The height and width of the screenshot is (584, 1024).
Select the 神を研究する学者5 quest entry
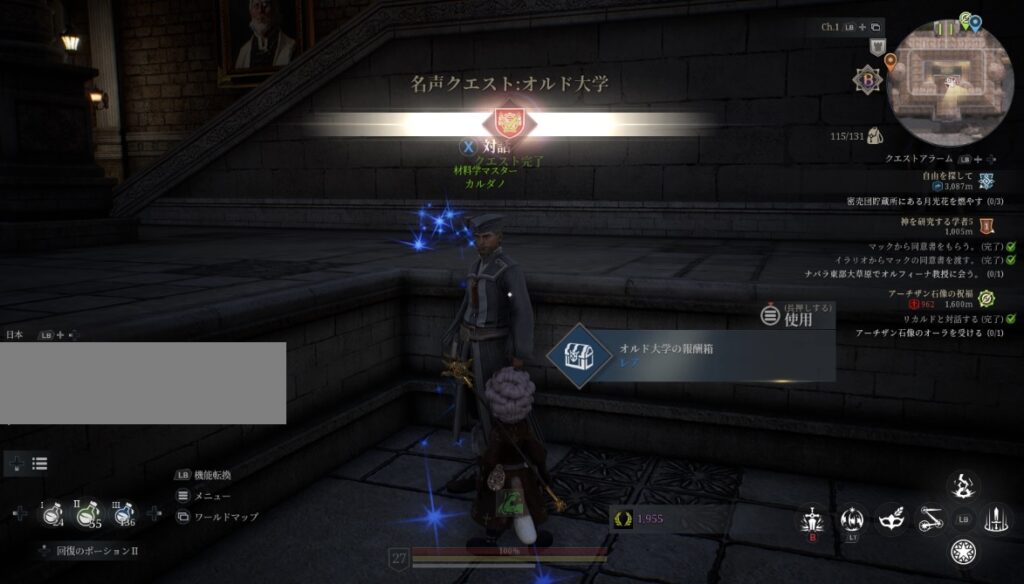pos(938,222)
